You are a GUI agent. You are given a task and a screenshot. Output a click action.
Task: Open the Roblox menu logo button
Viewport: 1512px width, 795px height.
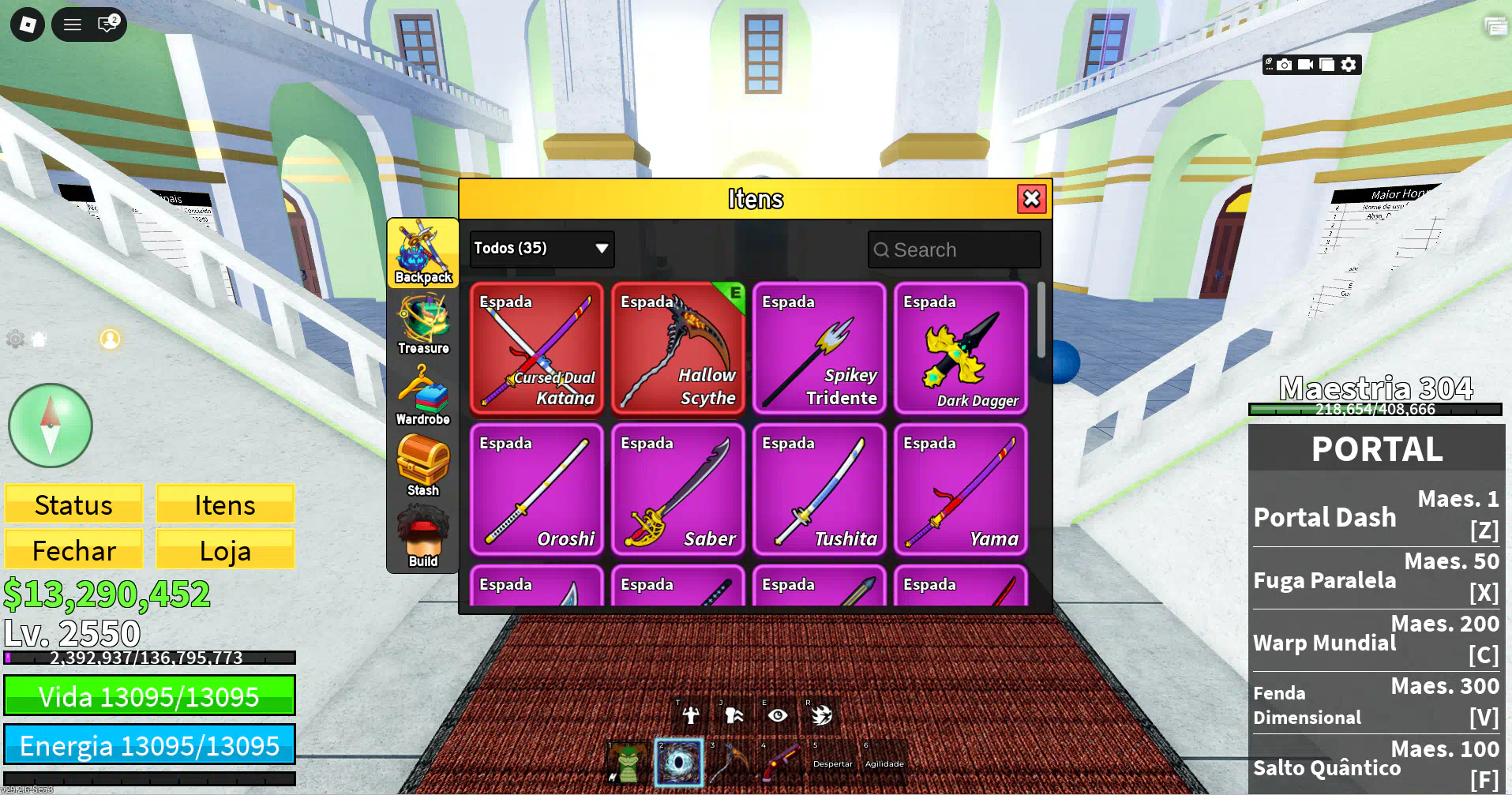[x=28, y=24]
